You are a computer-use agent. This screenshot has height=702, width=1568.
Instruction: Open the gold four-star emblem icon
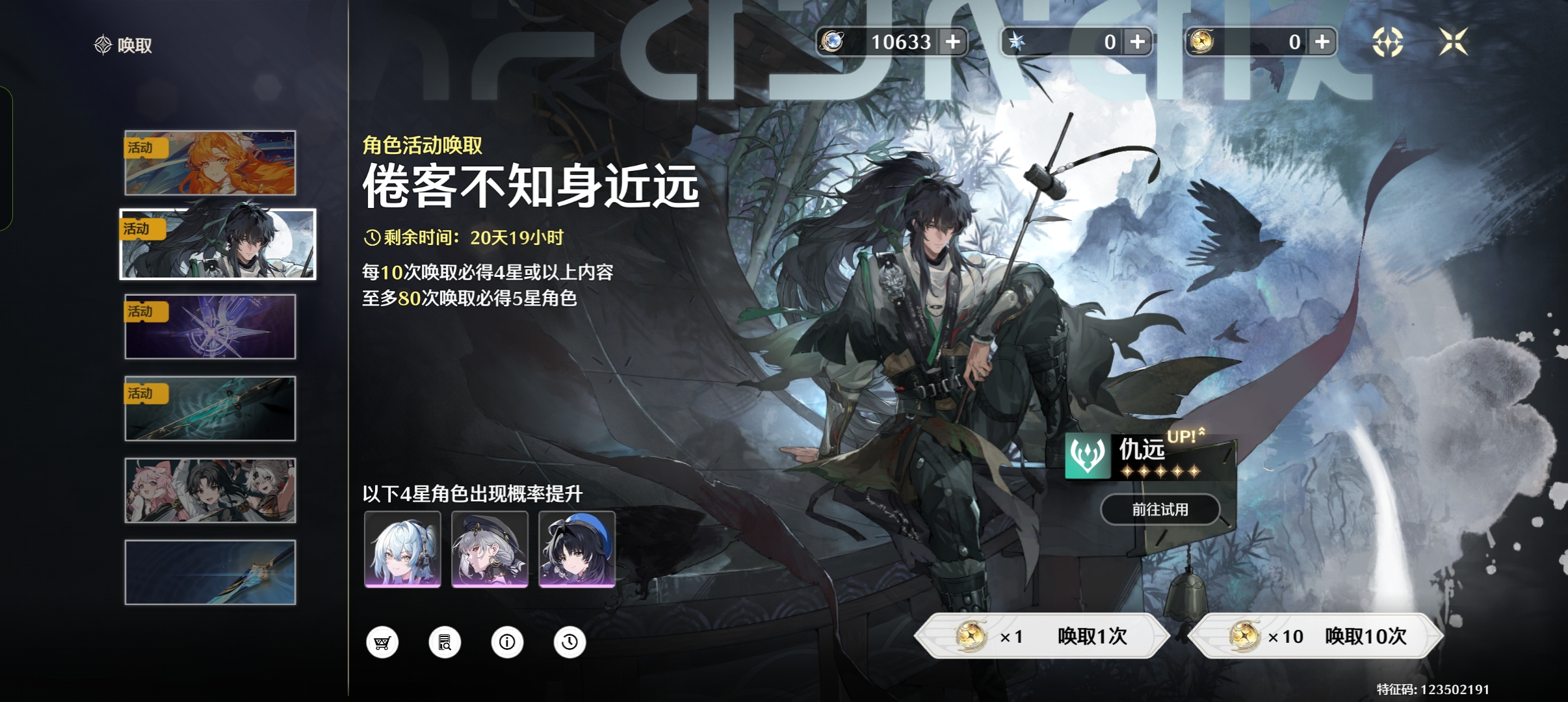click(x=1387, y=42)
